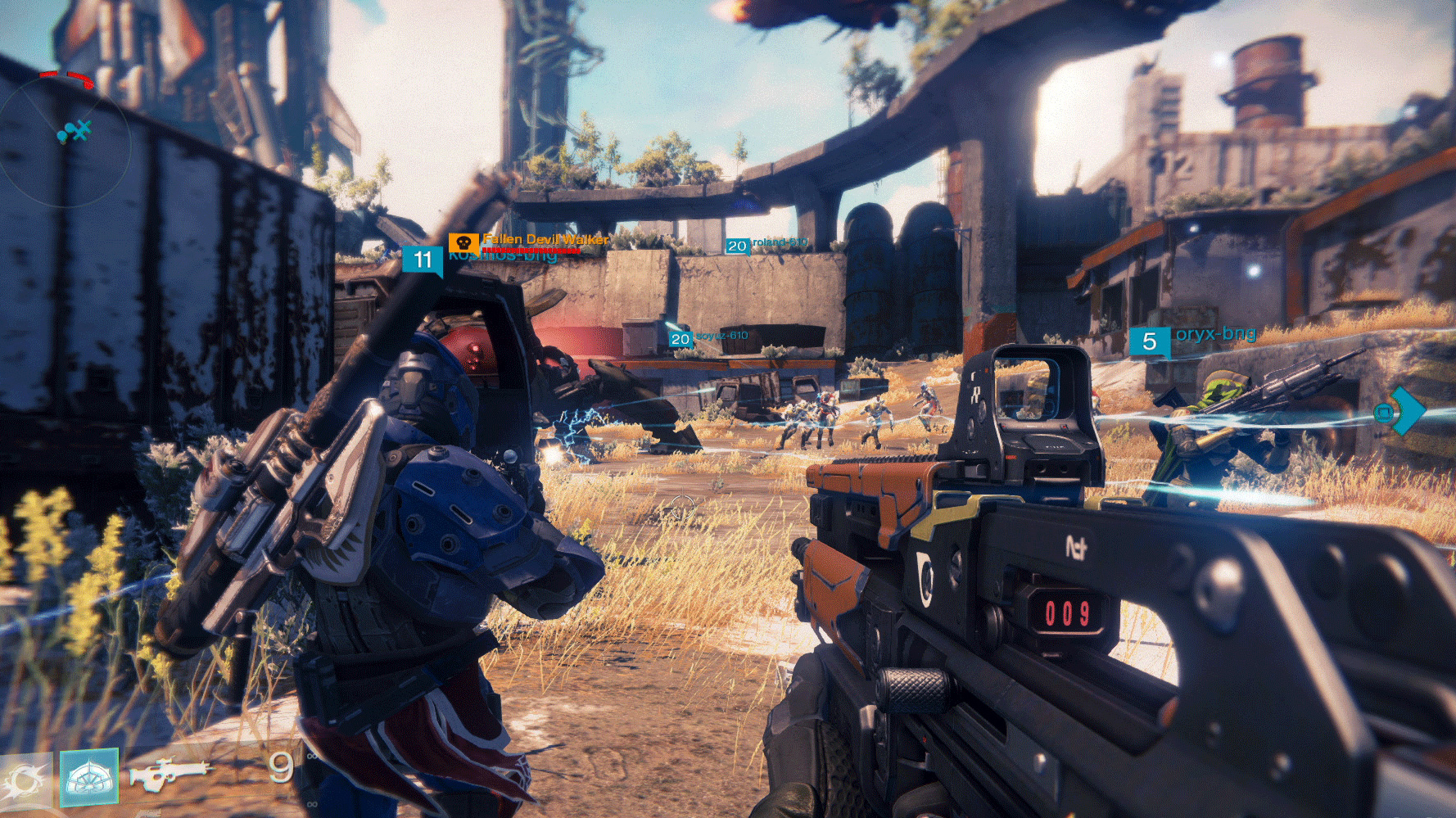Select the teal dome shield ability icon
This screenshot has height=818, width=1456.
click(88, 777)
